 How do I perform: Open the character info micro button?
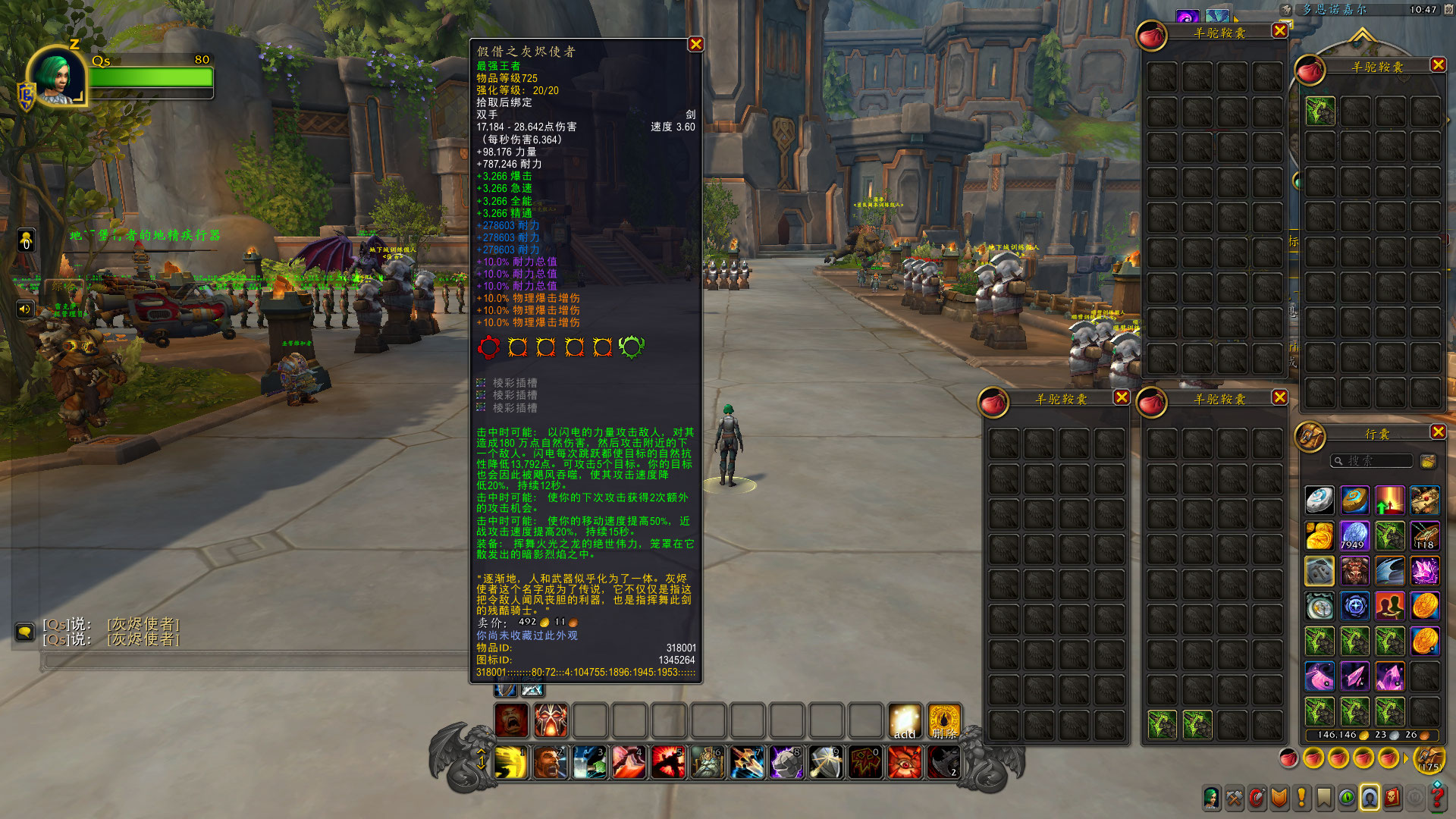1212,798
